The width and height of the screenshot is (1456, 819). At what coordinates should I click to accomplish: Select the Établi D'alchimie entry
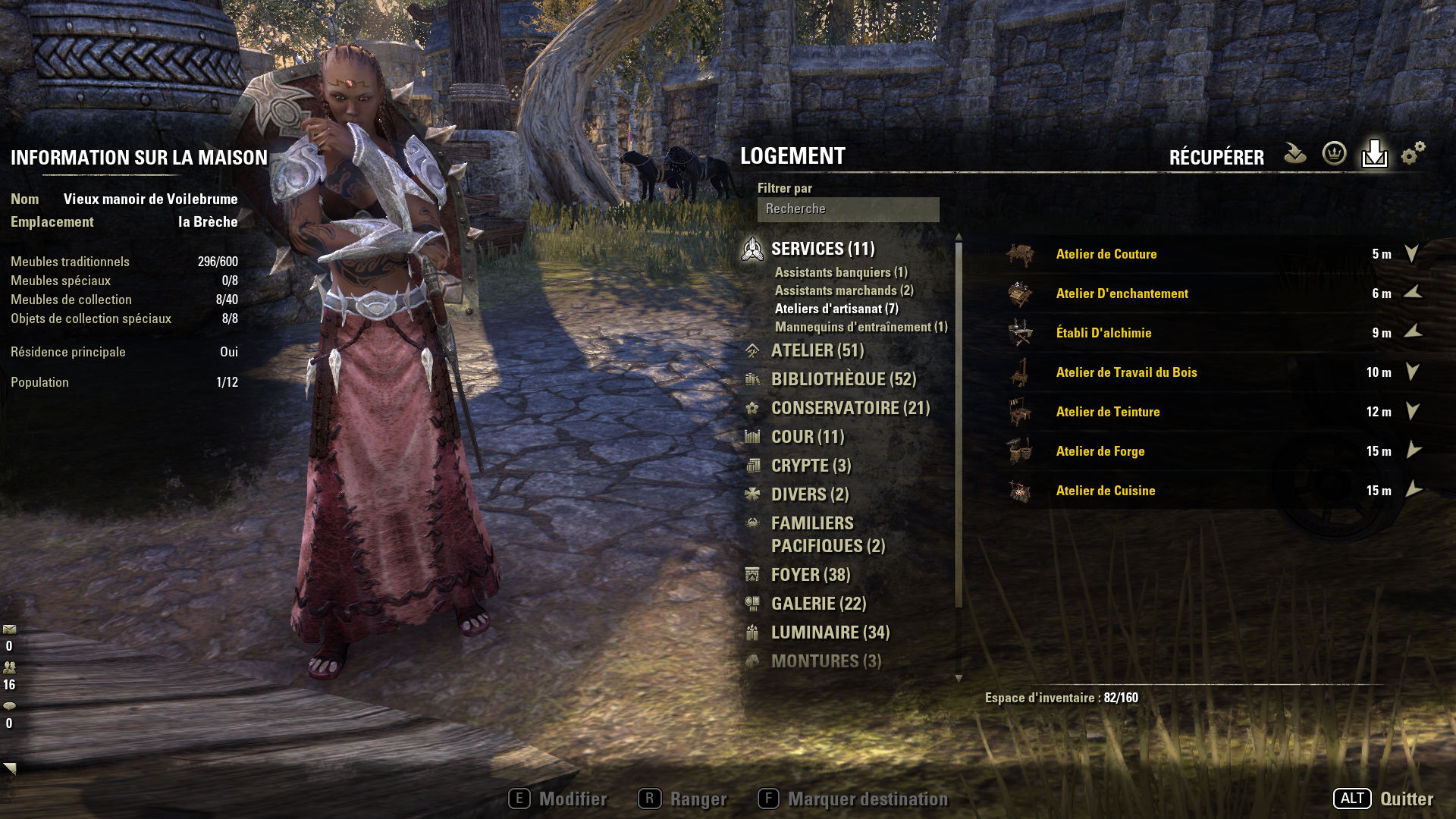point(1103,334)
